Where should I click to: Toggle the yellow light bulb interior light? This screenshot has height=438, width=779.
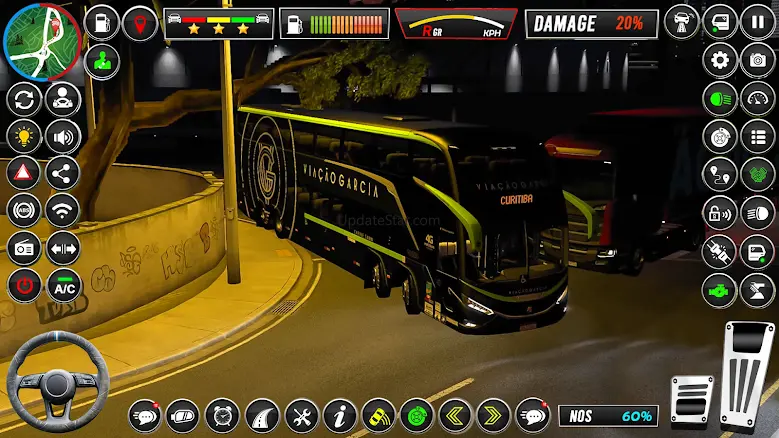tap(24, 135)
